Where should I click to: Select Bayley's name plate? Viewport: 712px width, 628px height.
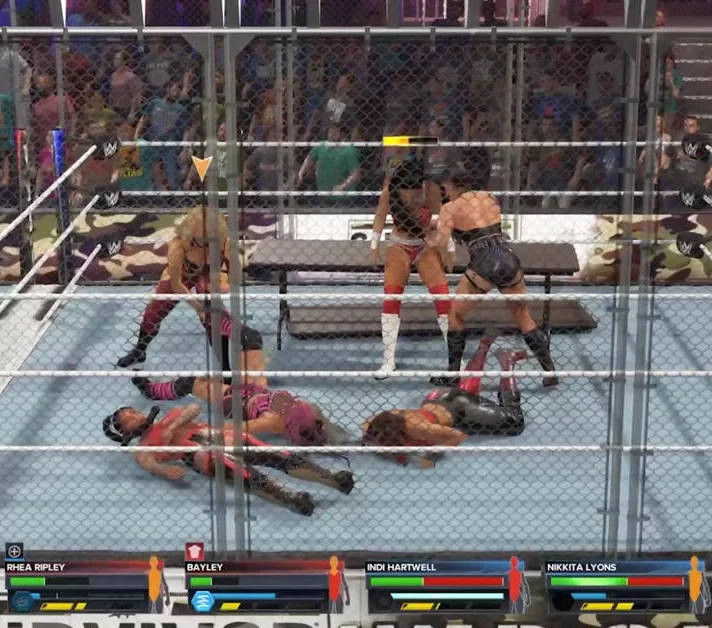tap(205, 567)
